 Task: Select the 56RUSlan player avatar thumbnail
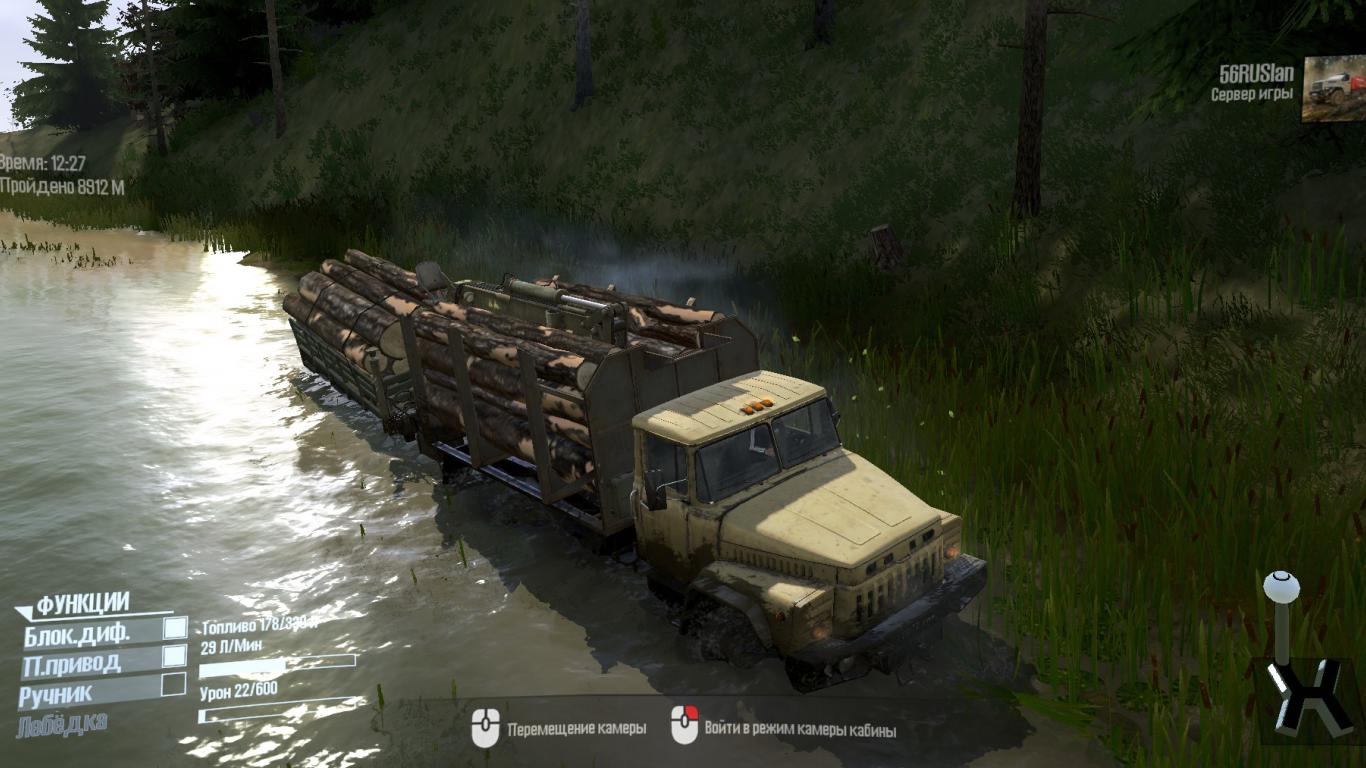click(x=1332, y=89)
